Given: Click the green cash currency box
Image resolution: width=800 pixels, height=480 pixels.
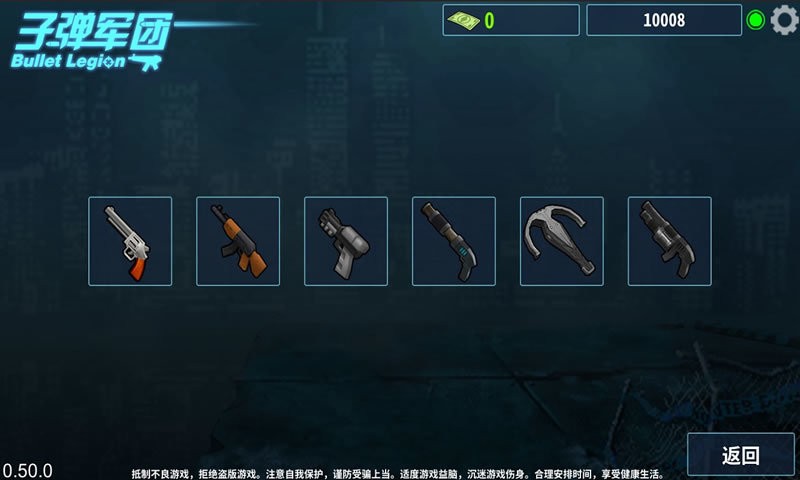Looking at the screenshot, I should pos(511,20).
